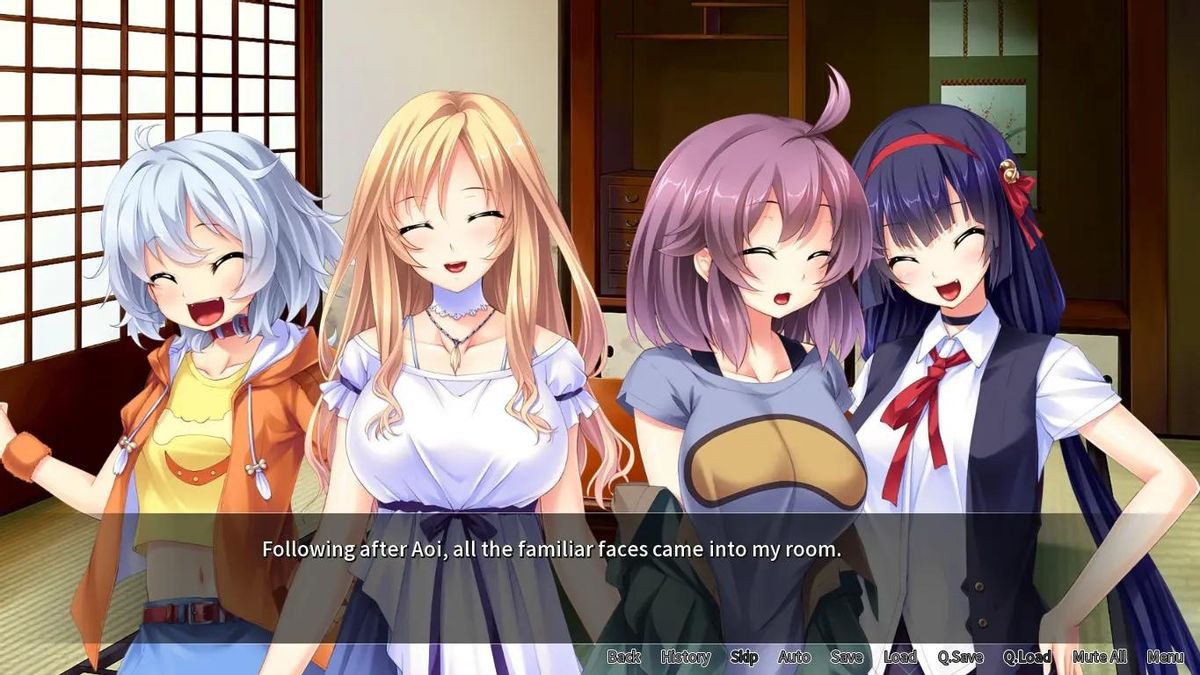Open the dialogue History log

click(x=685, y=657)
